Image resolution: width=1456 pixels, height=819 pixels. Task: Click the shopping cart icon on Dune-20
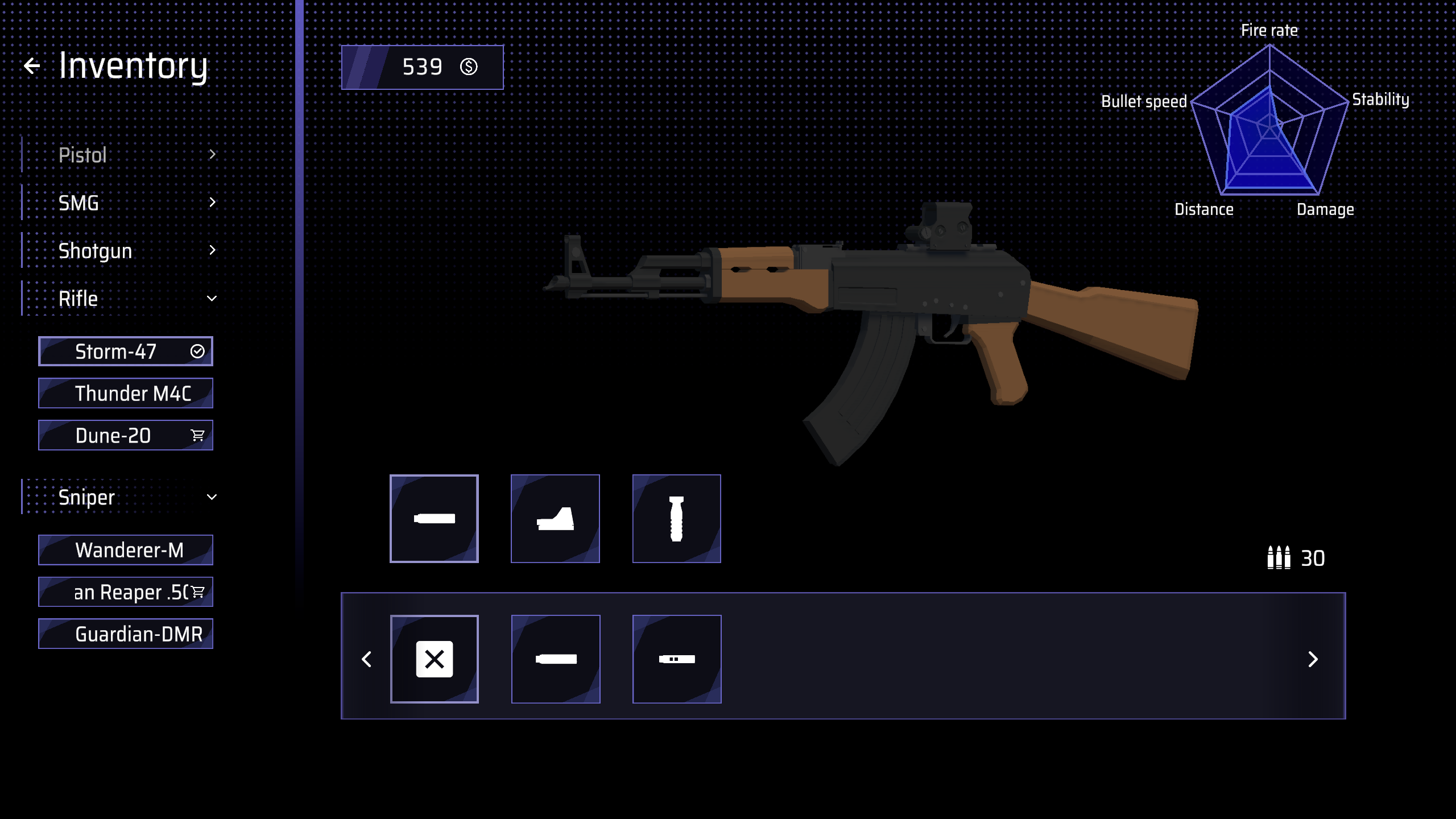197,435
